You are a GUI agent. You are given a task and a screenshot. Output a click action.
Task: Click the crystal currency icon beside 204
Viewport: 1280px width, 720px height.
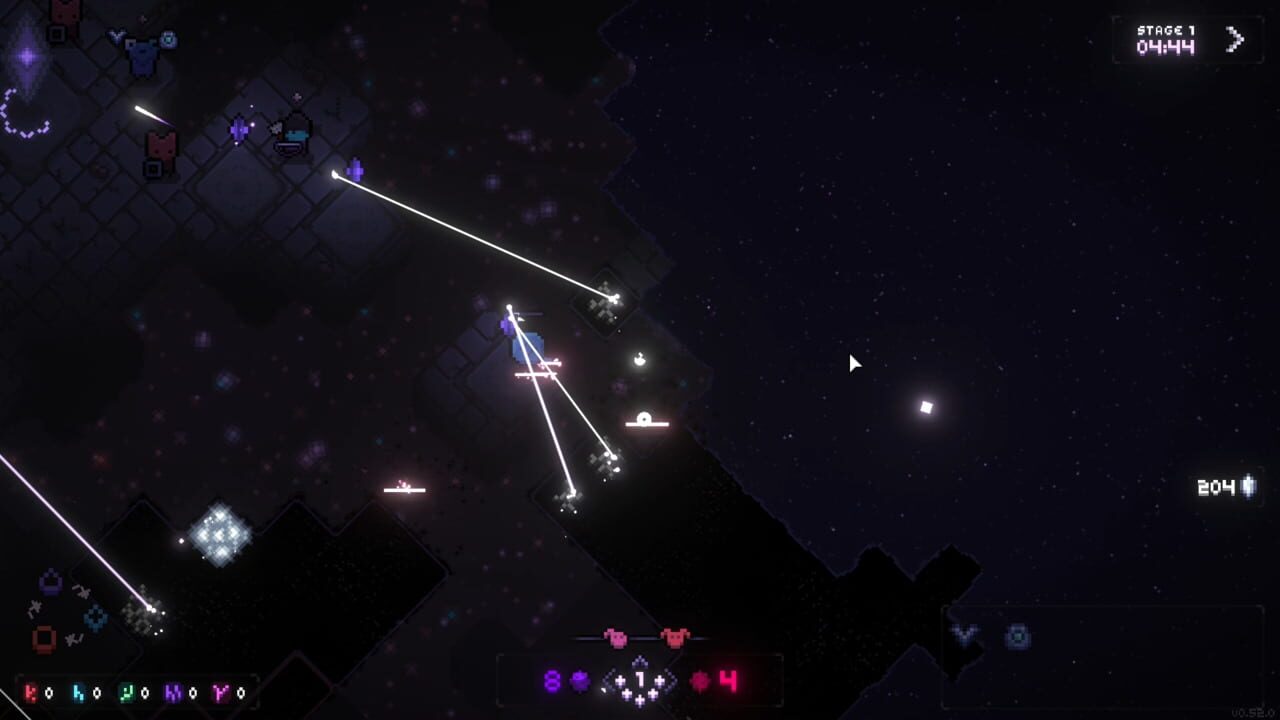[1246, 488]
